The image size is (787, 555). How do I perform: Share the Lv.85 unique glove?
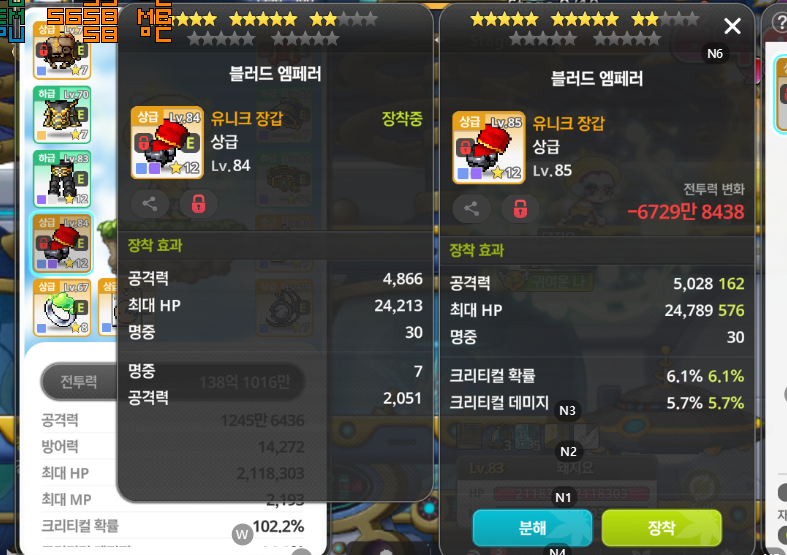471,208
